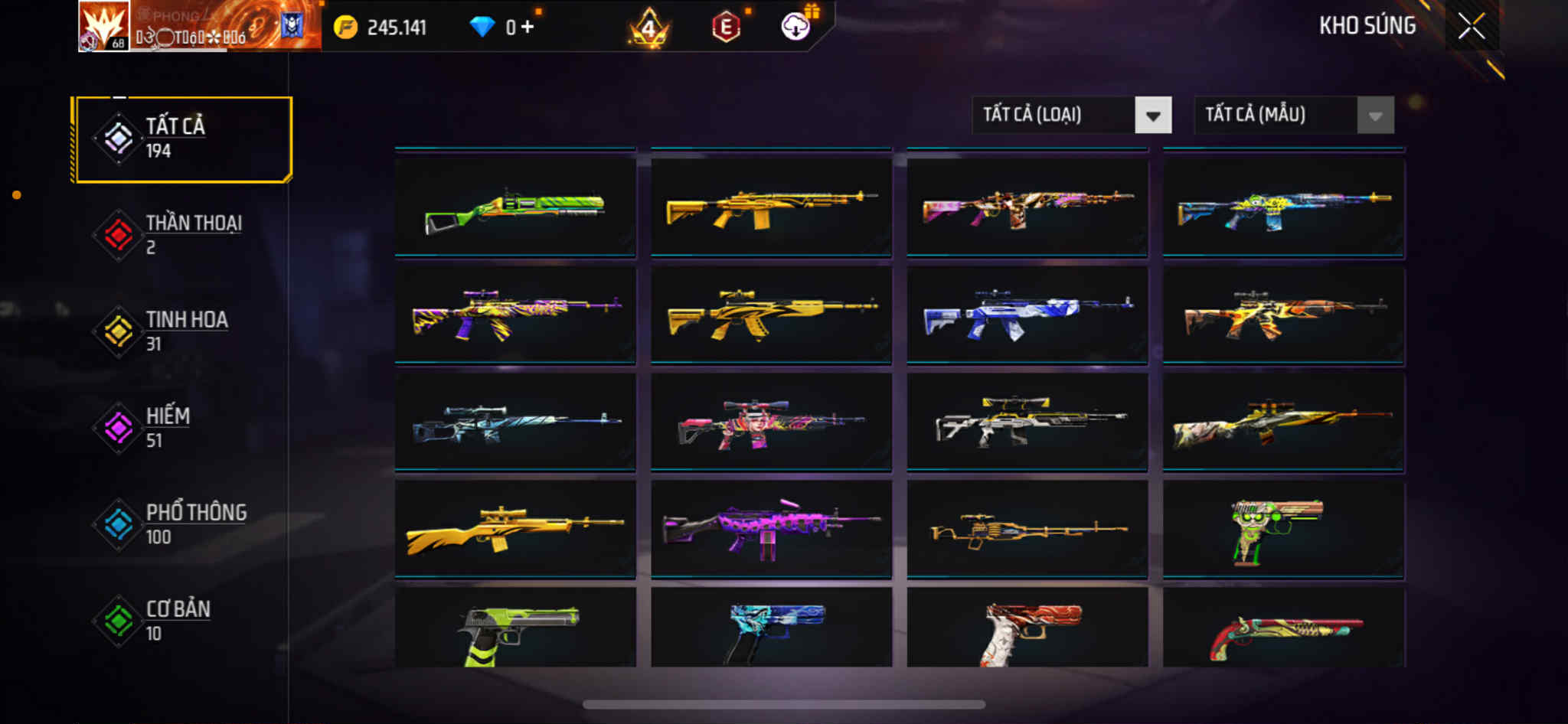Choose the green skull pistol skin
This screenshot has height=724, width=1568.
pos(1283,529)
